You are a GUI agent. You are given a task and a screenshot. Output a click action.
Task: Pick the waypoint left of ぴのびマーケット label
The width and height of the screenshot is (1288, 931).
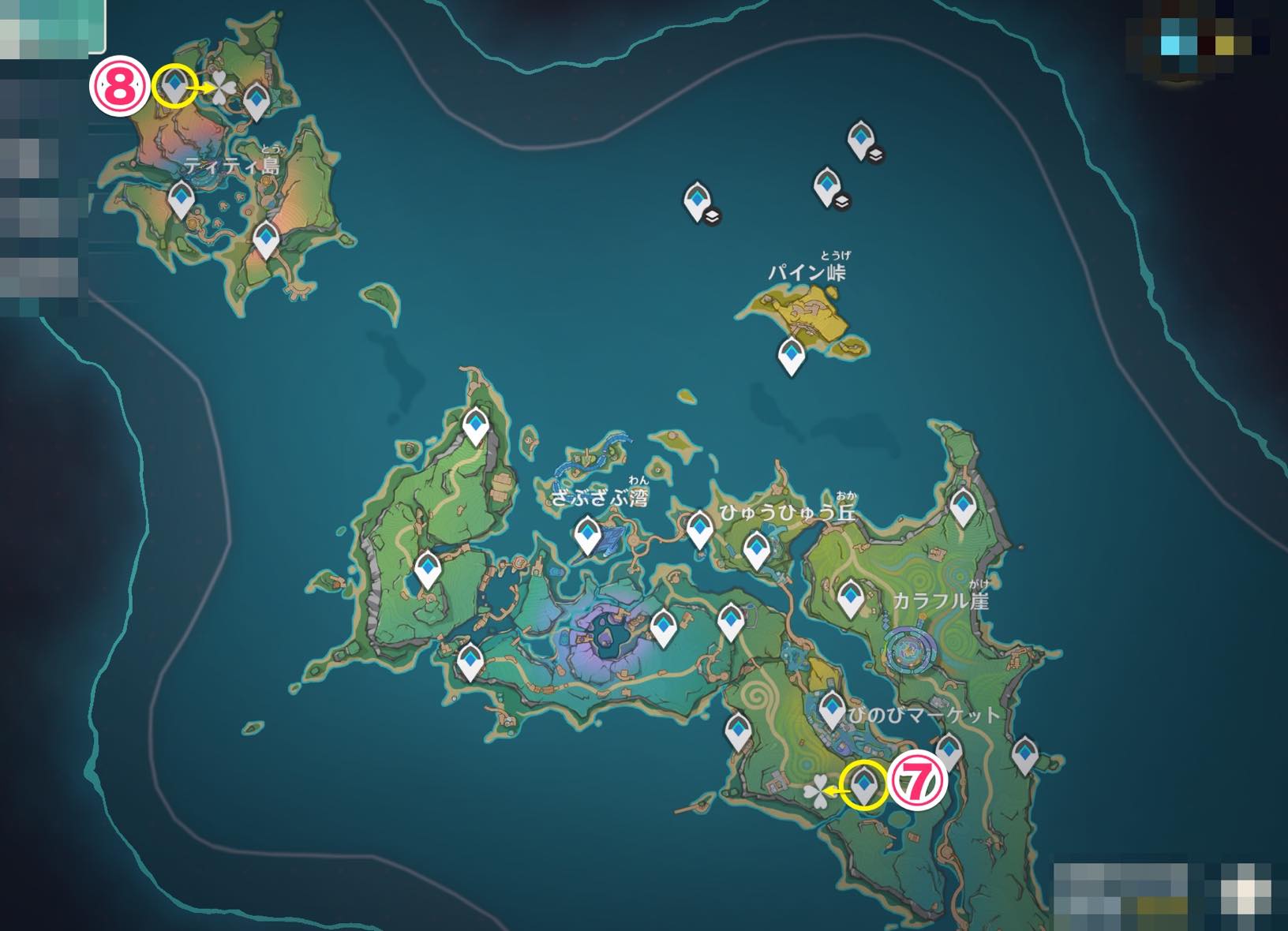pyautogui.click(x=832, y=708)
